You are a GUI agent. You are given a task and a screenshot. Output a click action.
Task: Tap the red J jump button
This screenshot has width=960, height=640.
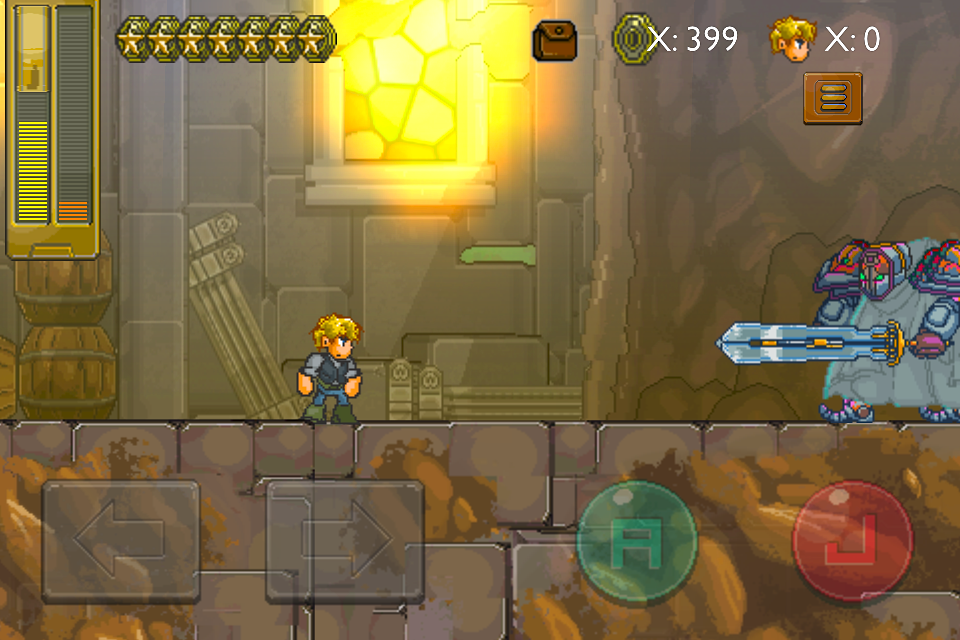click(x=852, y=543)
